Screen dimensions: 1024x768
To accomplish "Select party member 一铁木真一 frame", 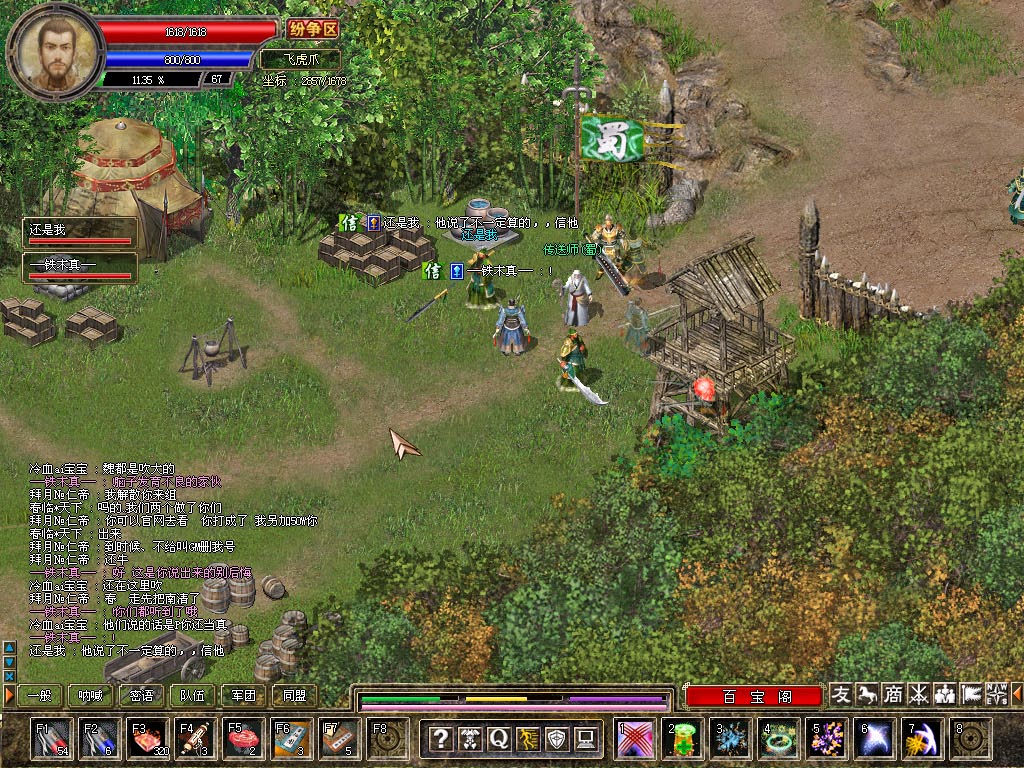I will pyautogui.click(x=80, y=268).
